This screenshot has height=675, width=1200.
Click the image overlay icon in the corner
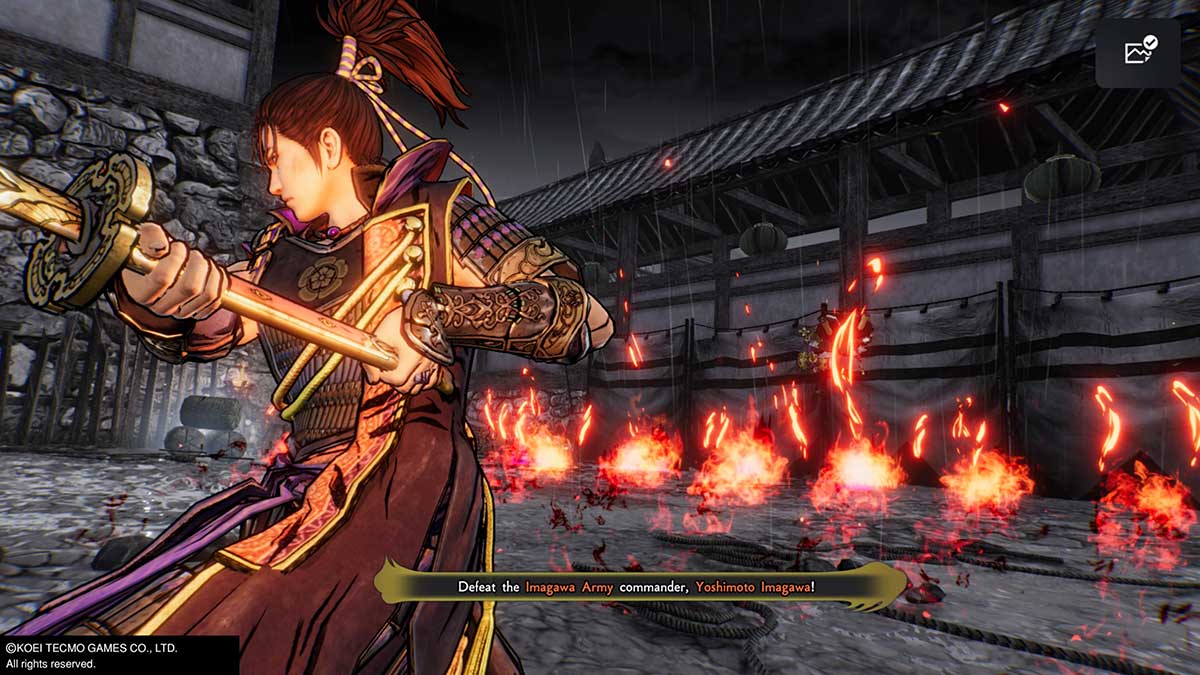(1139, 52)
